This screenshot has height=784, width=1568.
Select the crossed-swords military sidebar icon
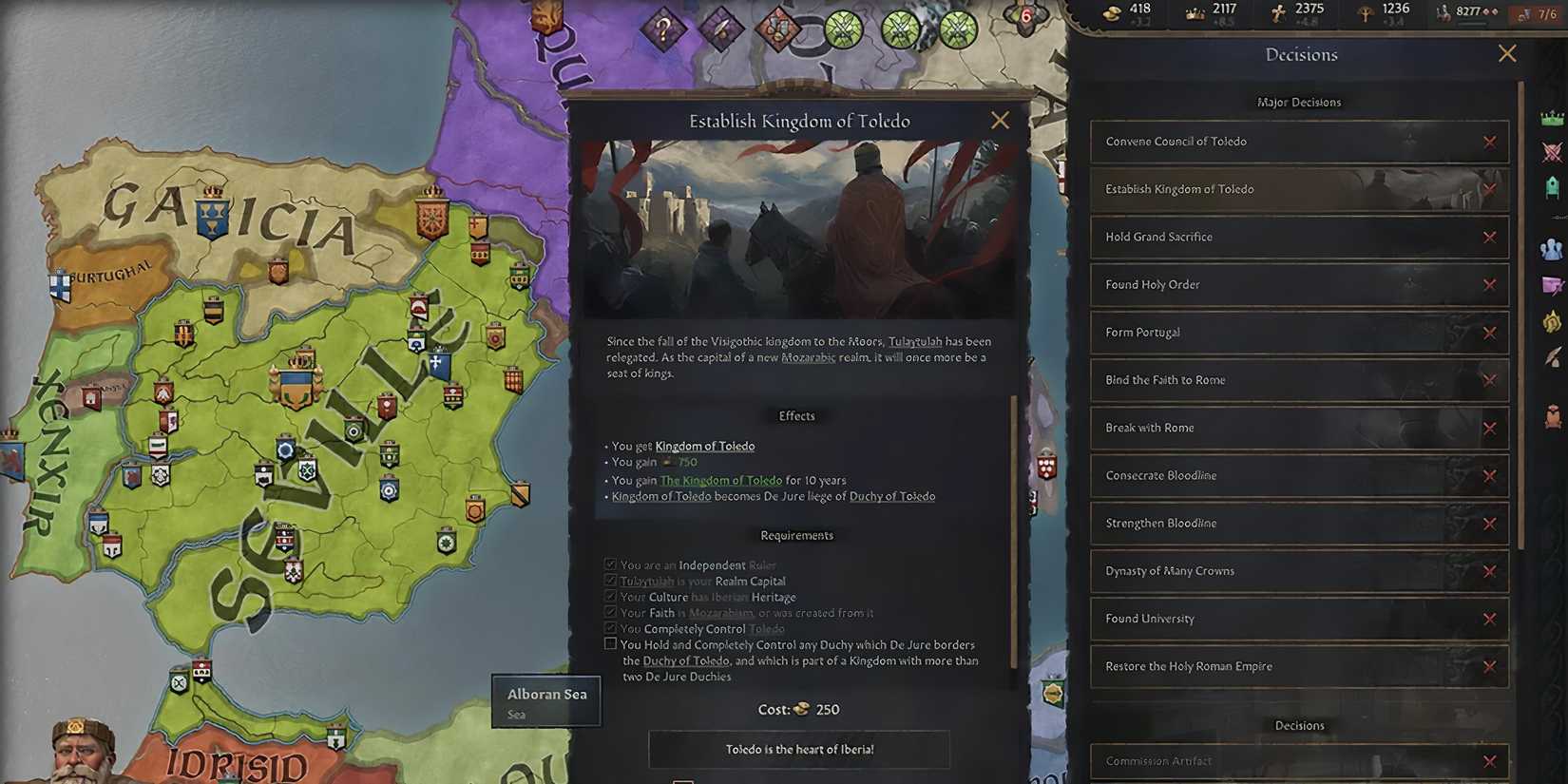point(1552,152)
